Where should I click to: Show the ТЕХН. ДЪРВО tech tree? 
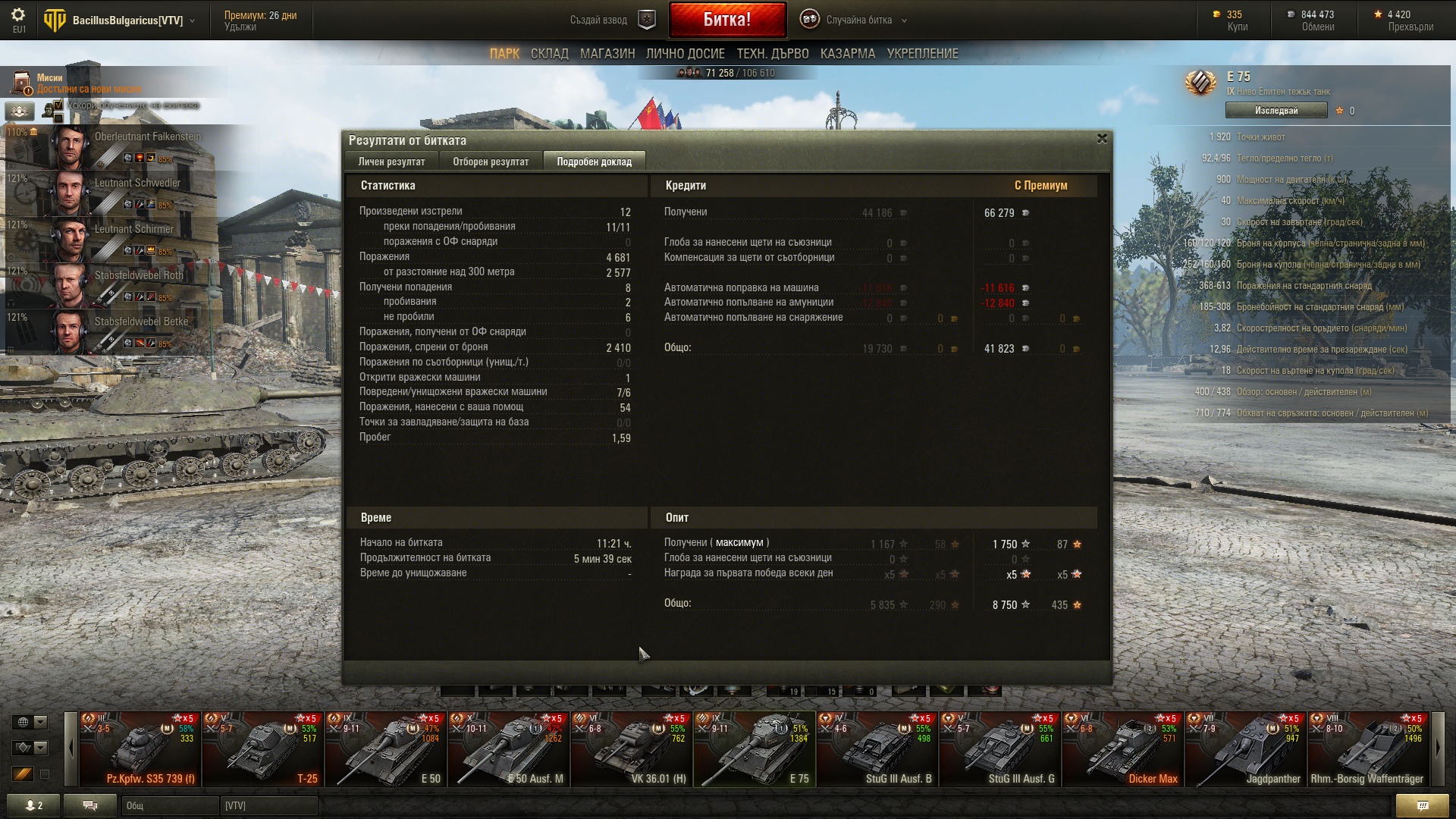tap(772, 54)
